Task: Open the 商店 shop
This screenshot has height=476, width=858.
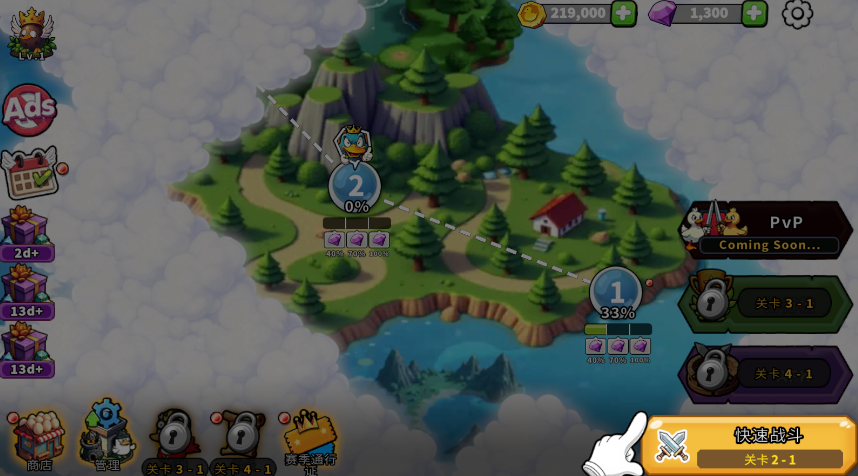Action: point(38,438)
